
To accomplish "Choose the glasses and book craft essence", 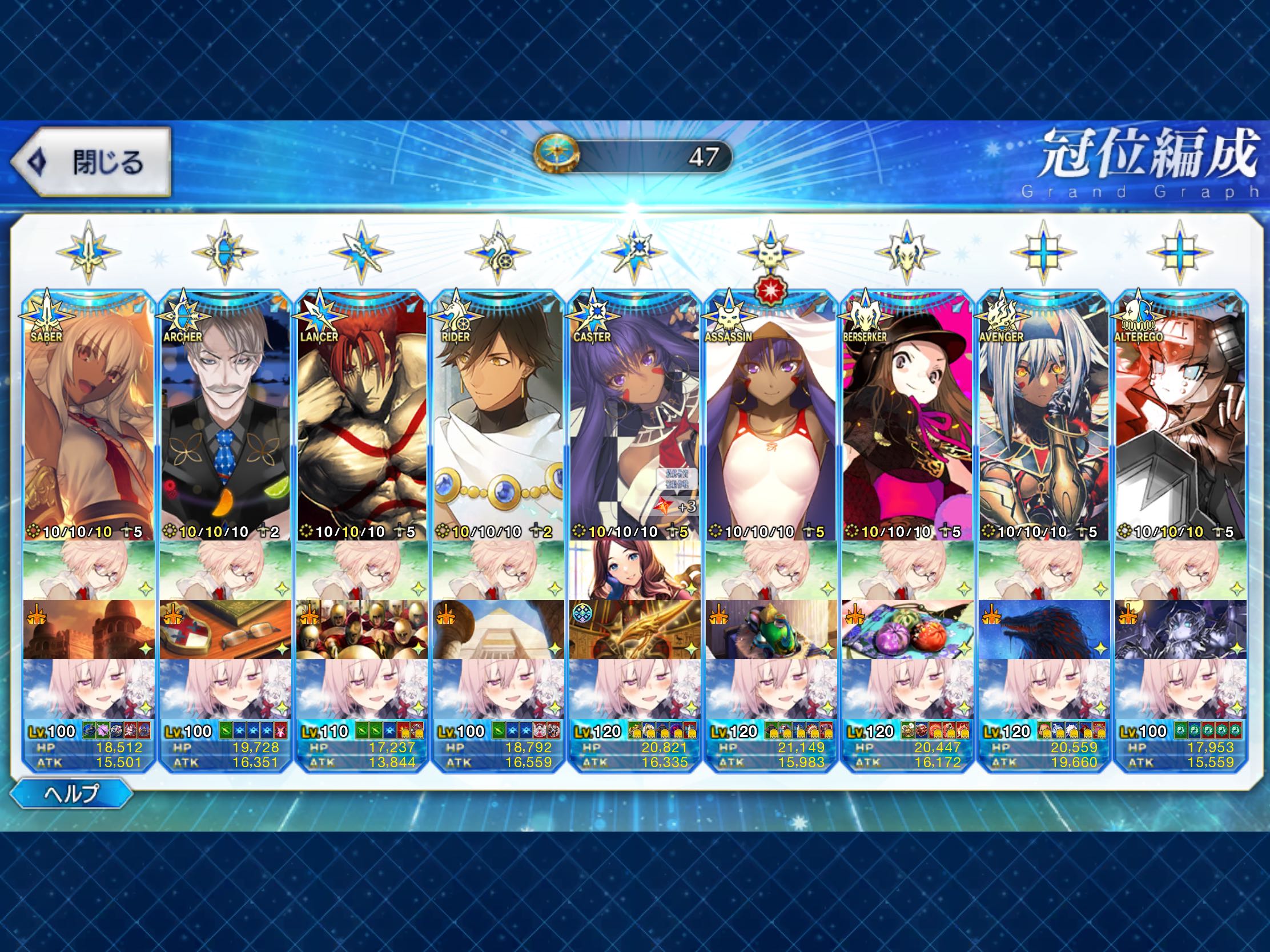I will 225,630.
